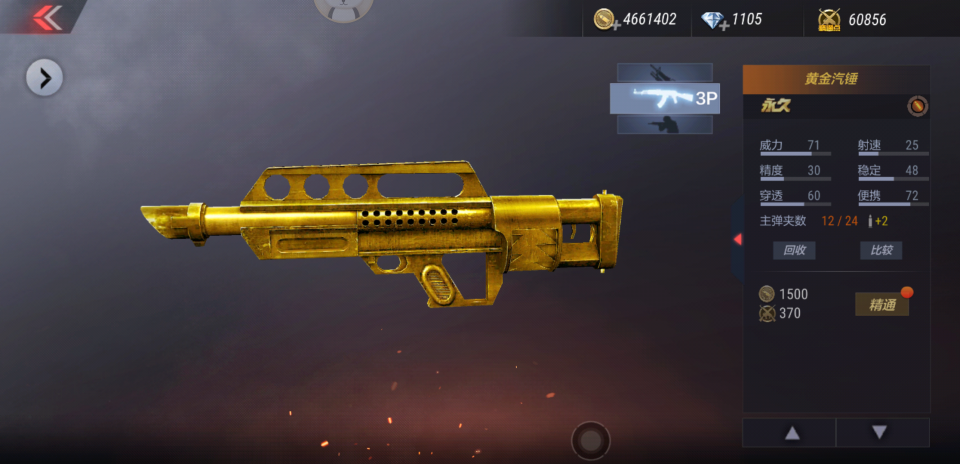Choose the soldier silhouette view below 3P
The image size is (960, 464).
[663, 124]
